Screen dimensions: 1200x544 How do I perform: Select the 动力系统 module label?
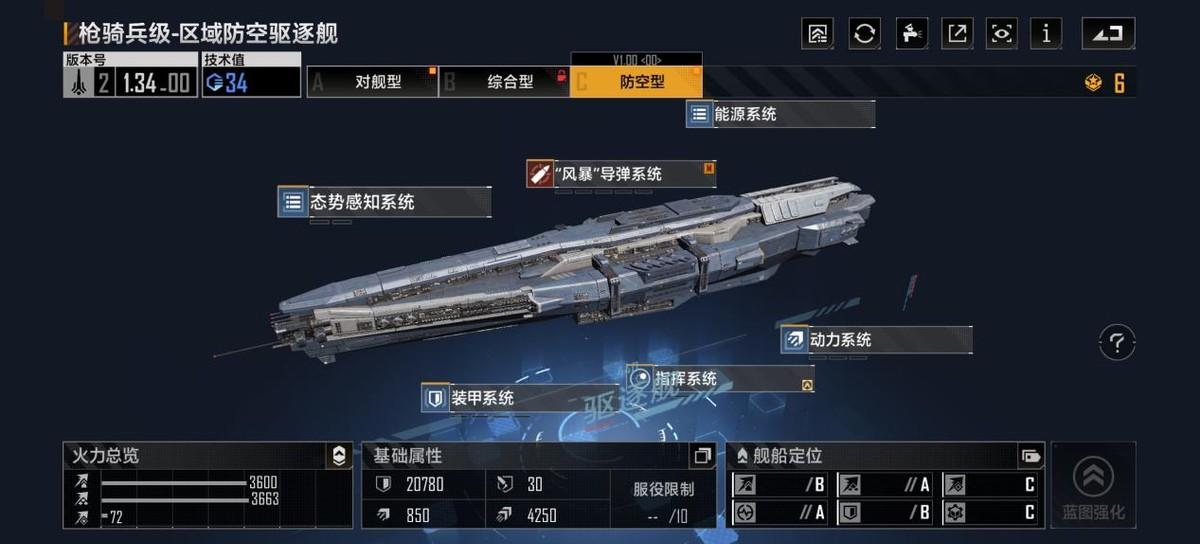pos(876,340)
